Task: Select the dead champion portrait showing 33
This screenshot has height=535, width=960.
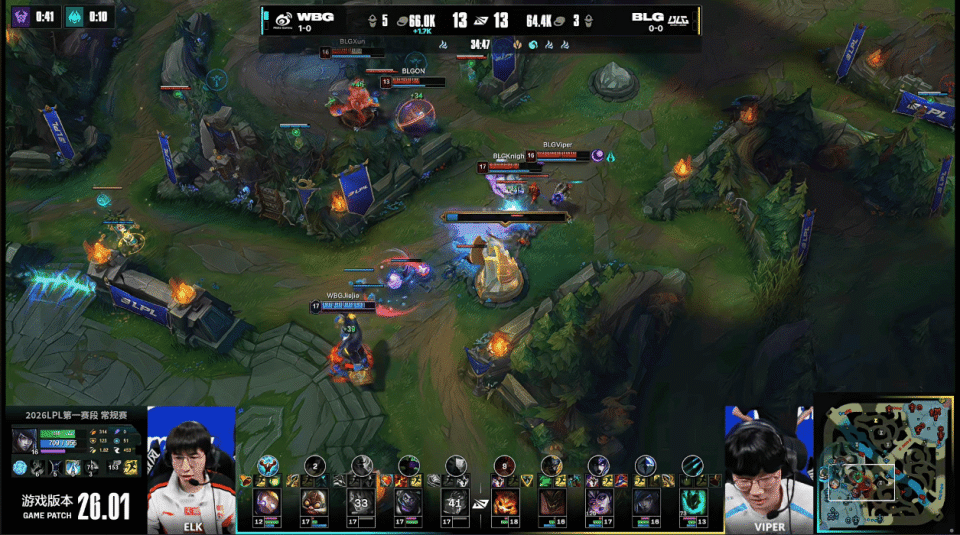Action: click(x=361, y=500)
